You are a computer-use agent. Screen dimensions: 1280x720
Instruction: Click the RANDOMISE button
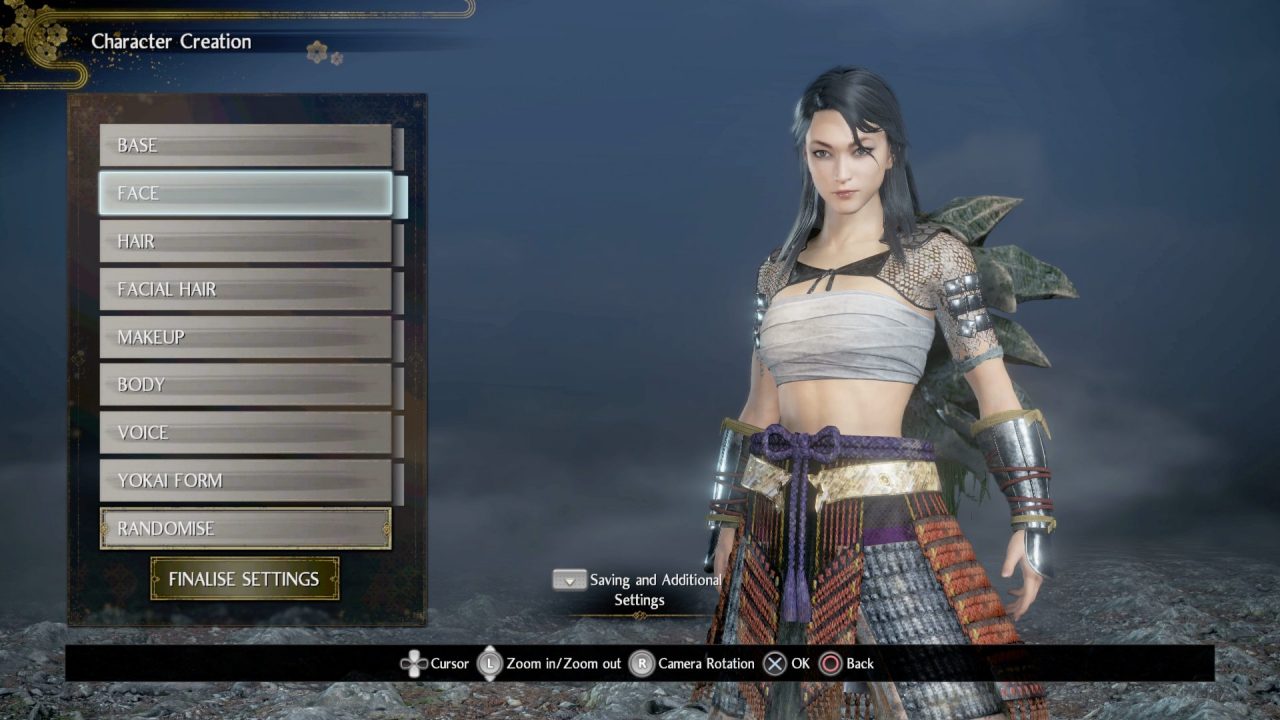[245, 529]
